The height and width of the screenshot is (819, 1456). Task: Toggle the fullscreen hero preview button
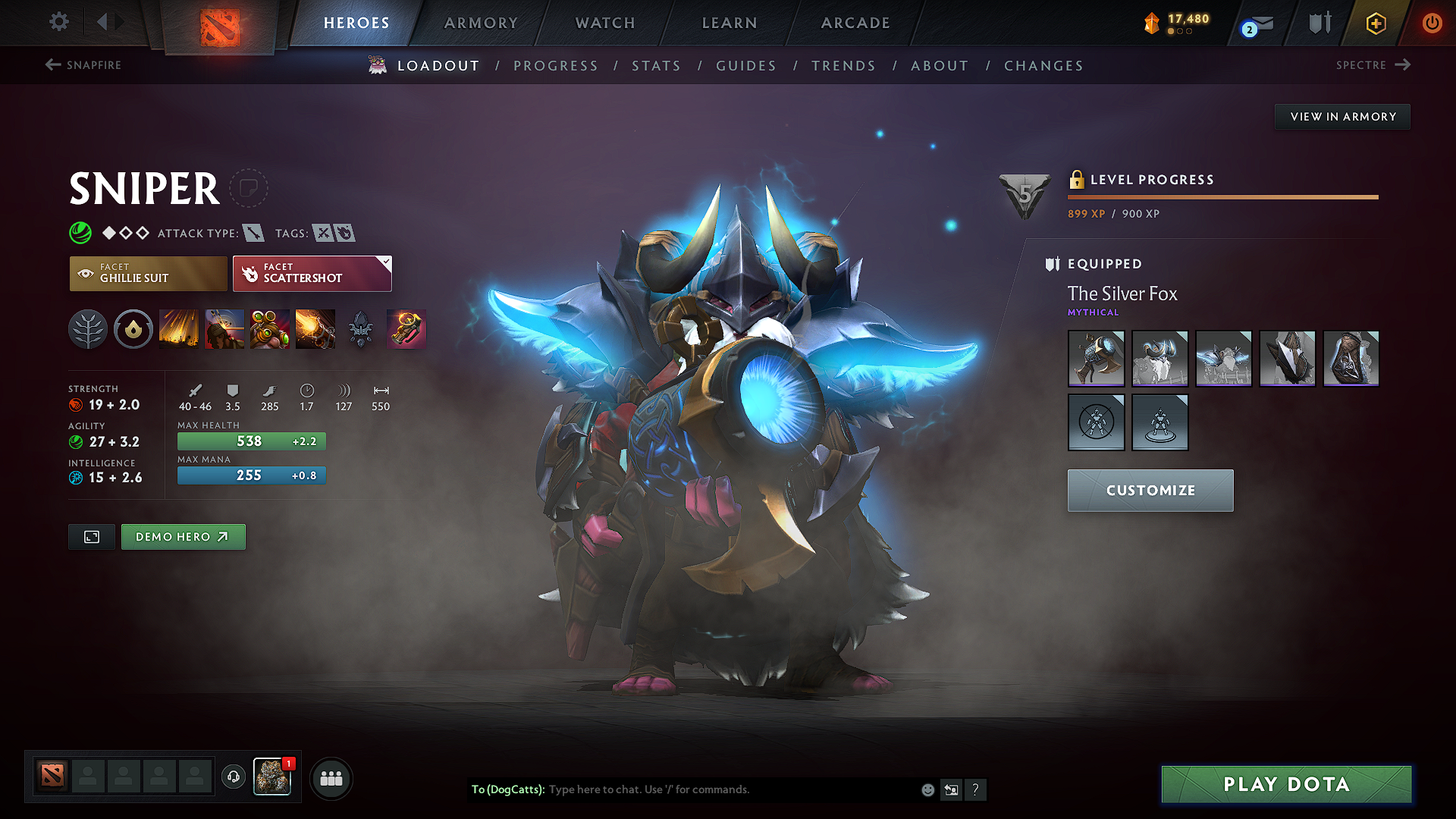91,536
